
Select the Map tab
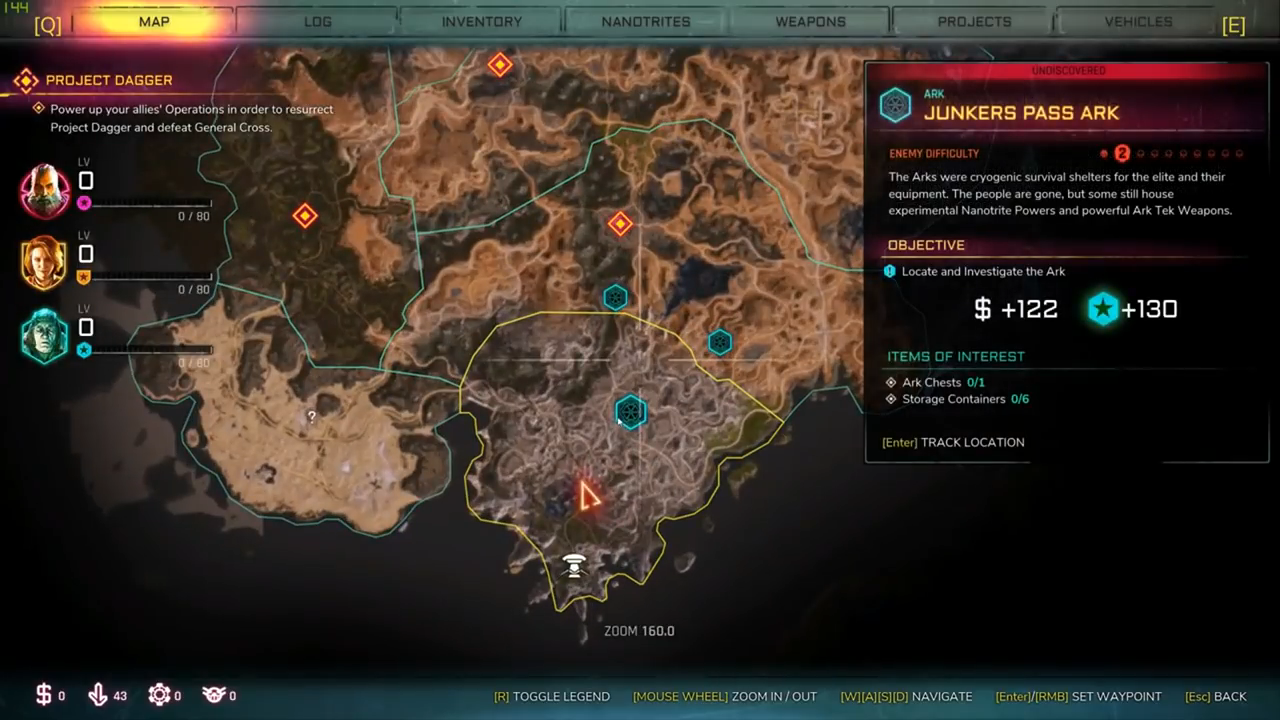click(x=153, y=21)
